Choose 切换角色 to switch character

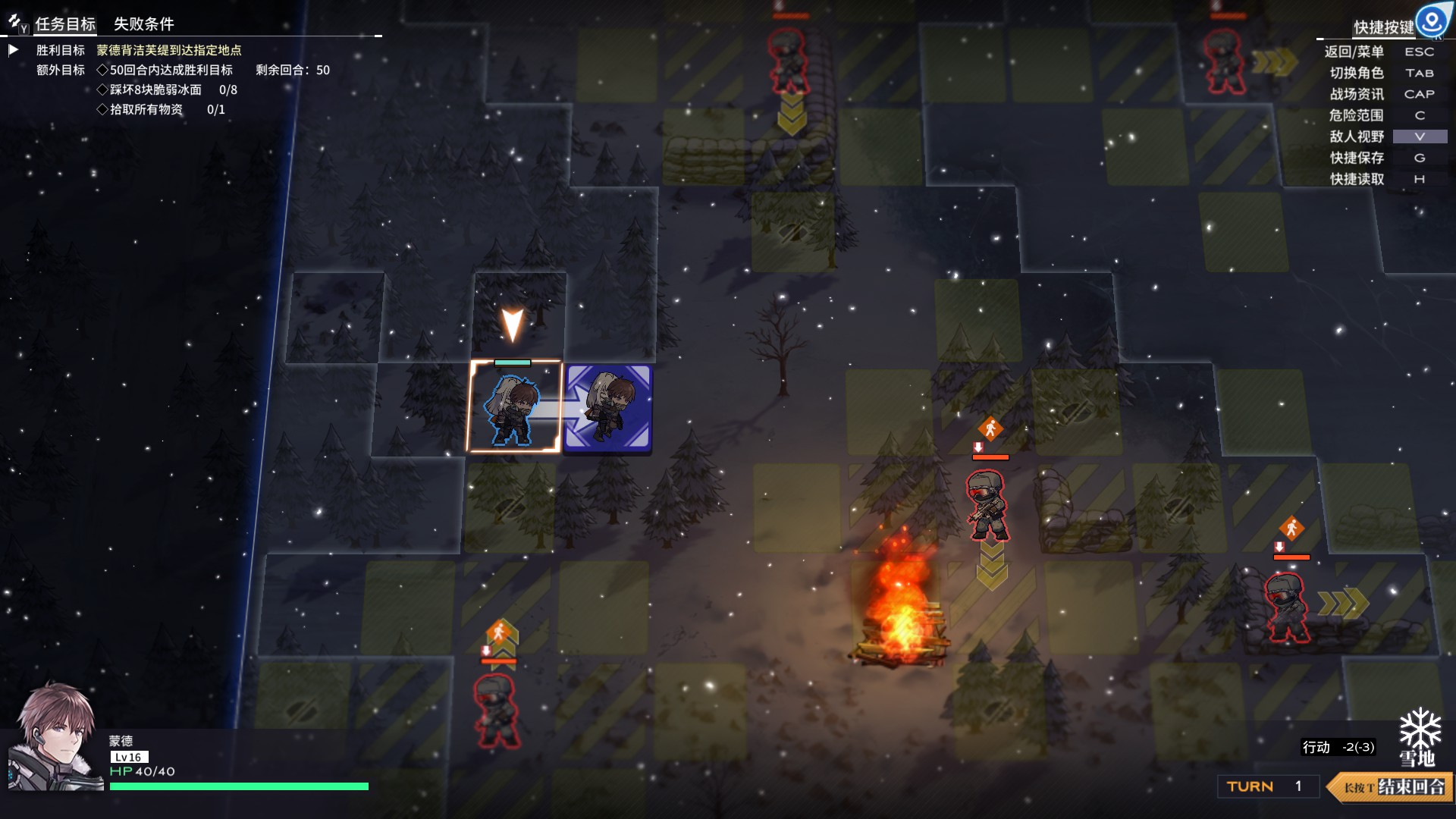[1356, 73]
